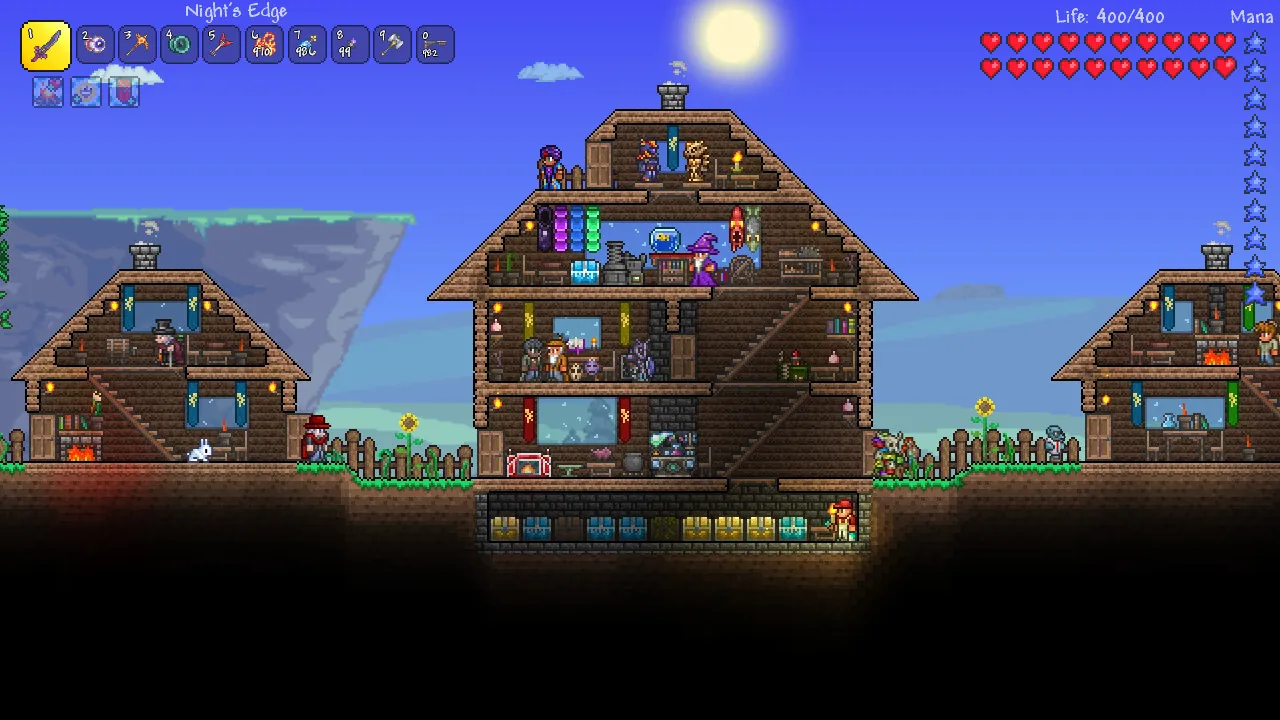Select the stack of 99 in slot 8
The height and width of the screenshot is (720, 1280).
(349, 44)
